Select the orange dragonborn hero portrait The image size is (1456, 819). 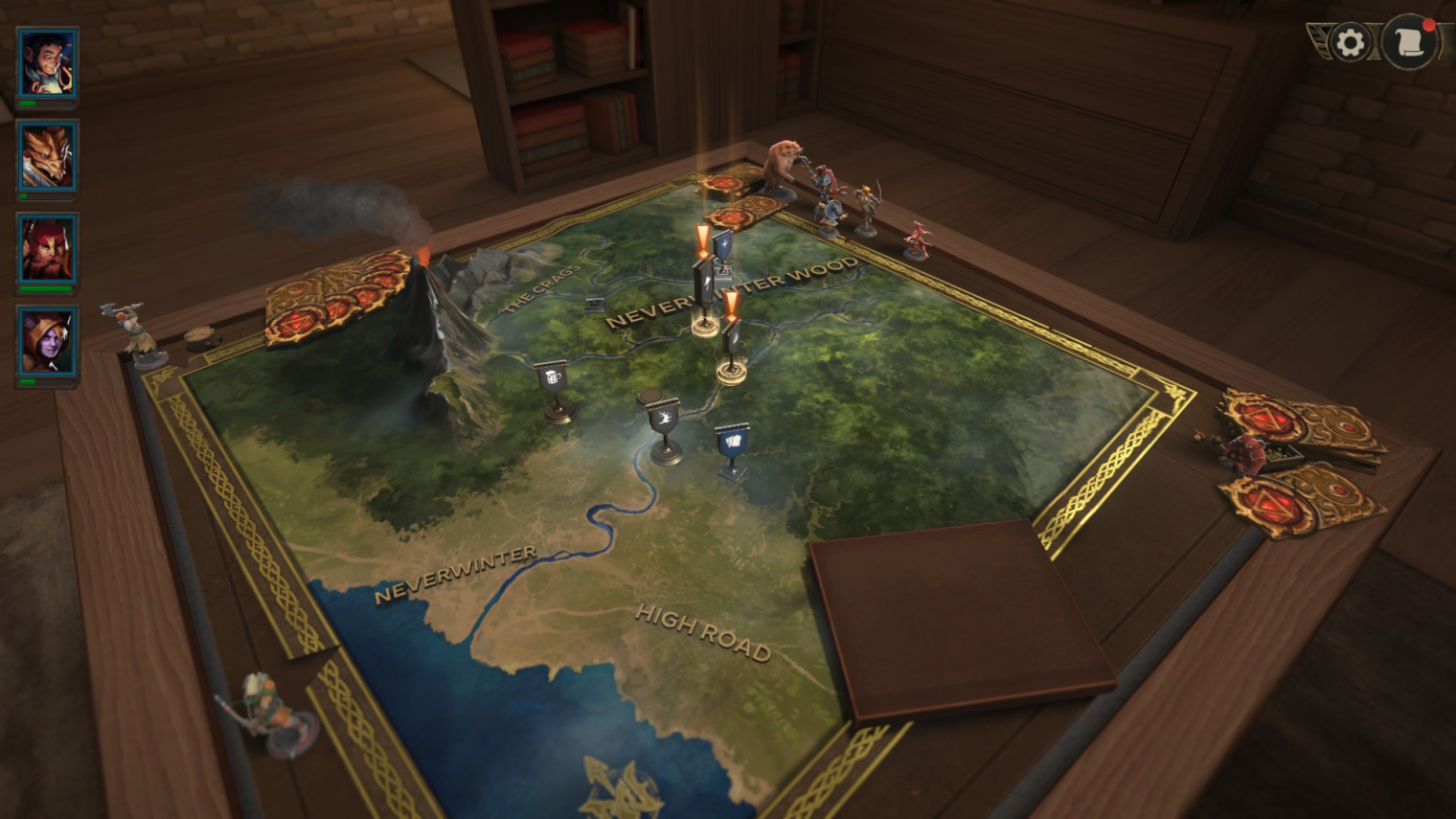[x=47, y=155]
